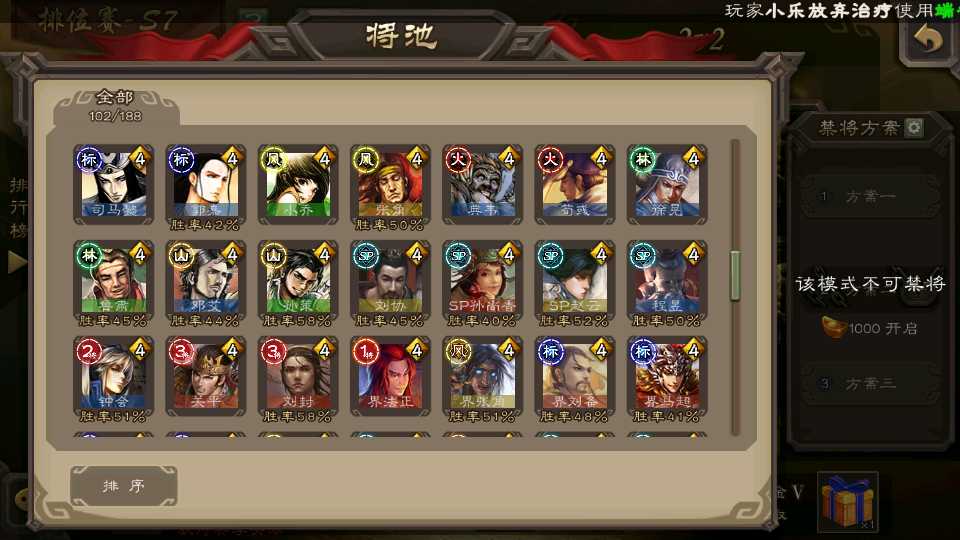Select the 程昱 hero card
The width and height of the screenshot is (960, 540).
pos(665,281)
